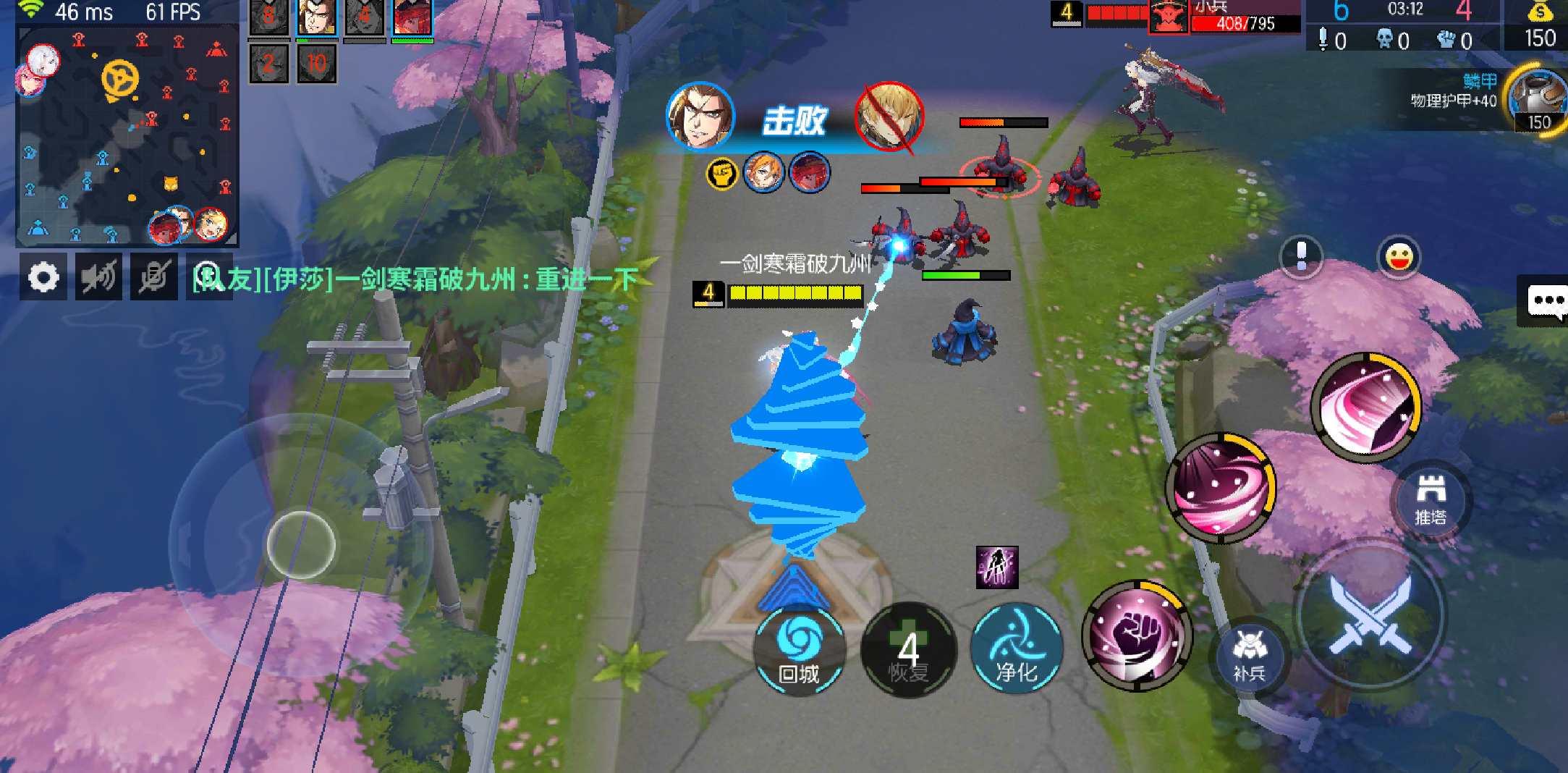The image size is (1568, 773).
Task: Enable 推塔 push-tower targeting mode
Action: coord(1431,499)
